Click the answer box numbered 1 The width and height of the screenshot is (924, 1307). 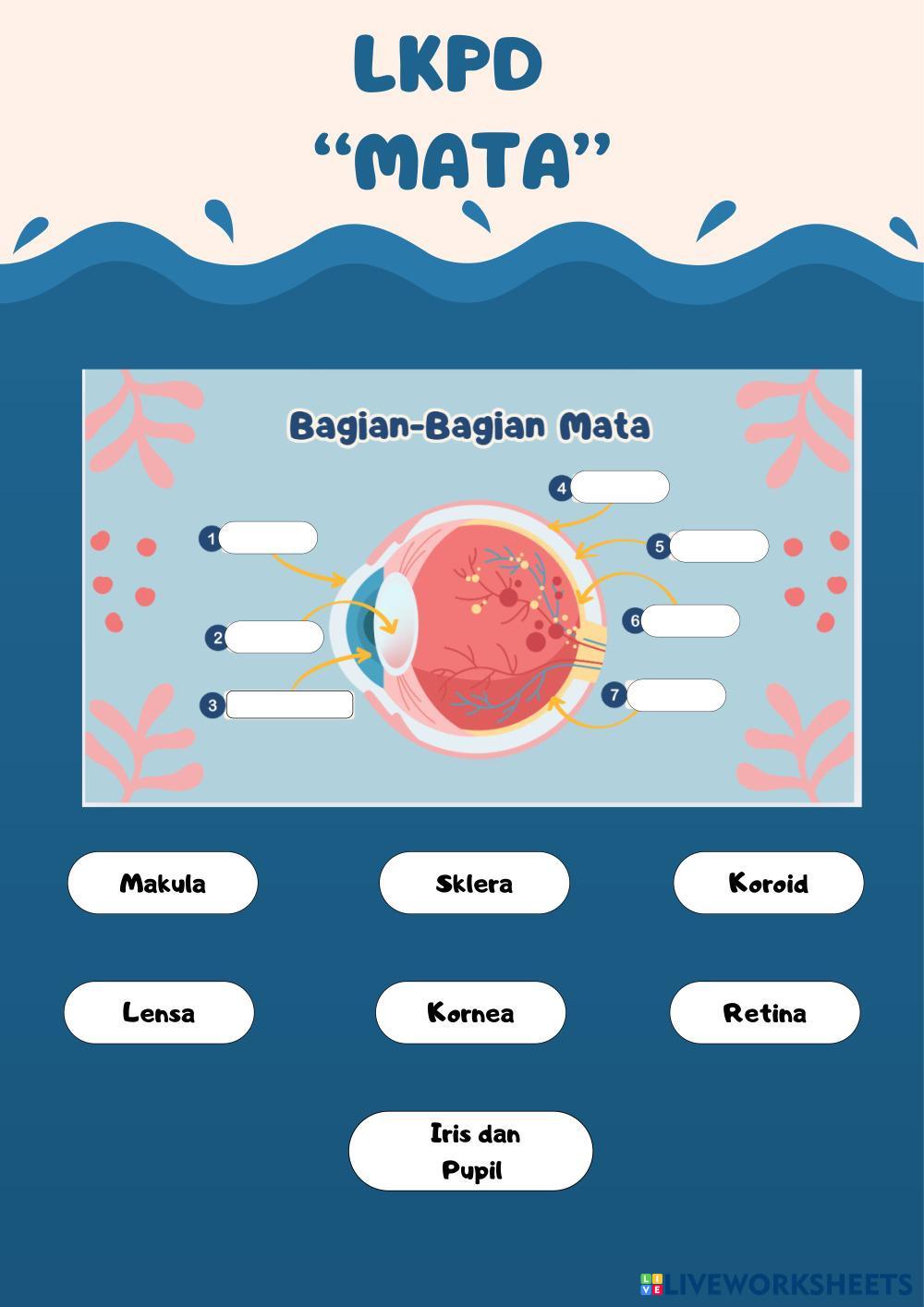pos(268,538)
